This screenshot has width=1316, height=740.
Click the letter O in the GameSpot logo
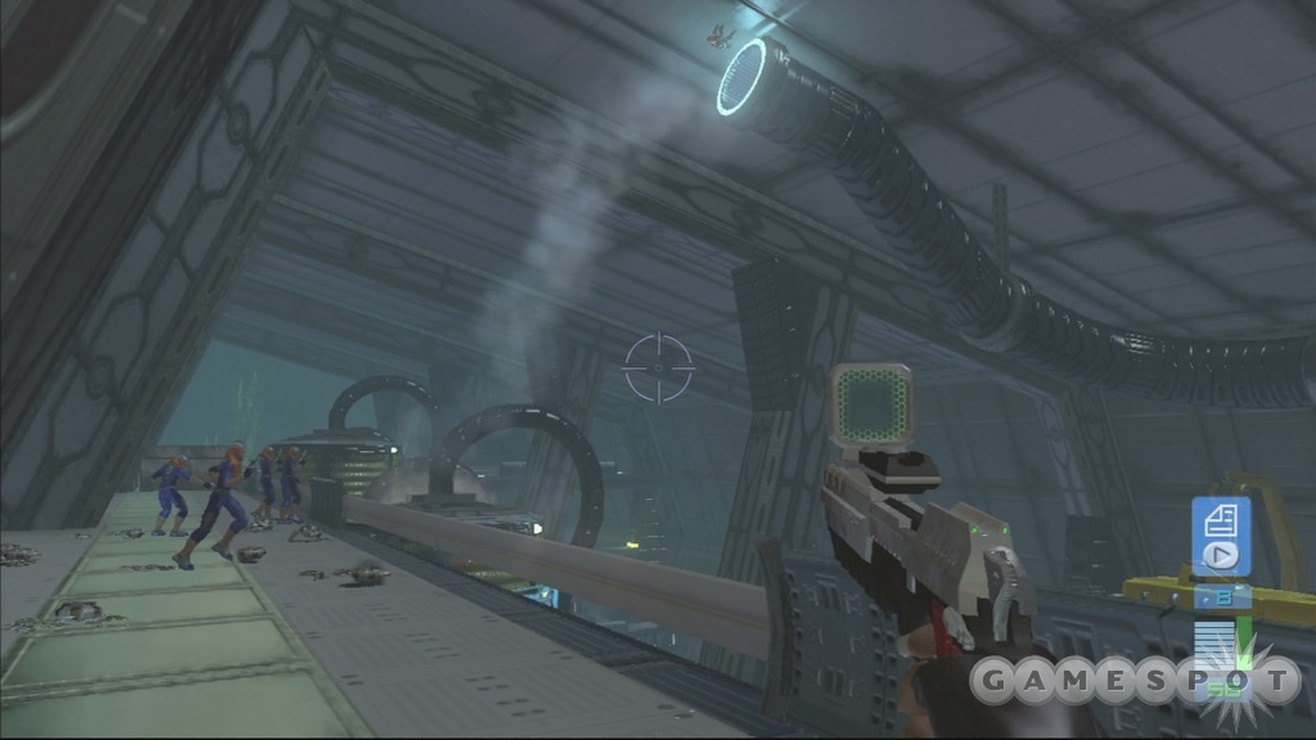coord(1239,677)
